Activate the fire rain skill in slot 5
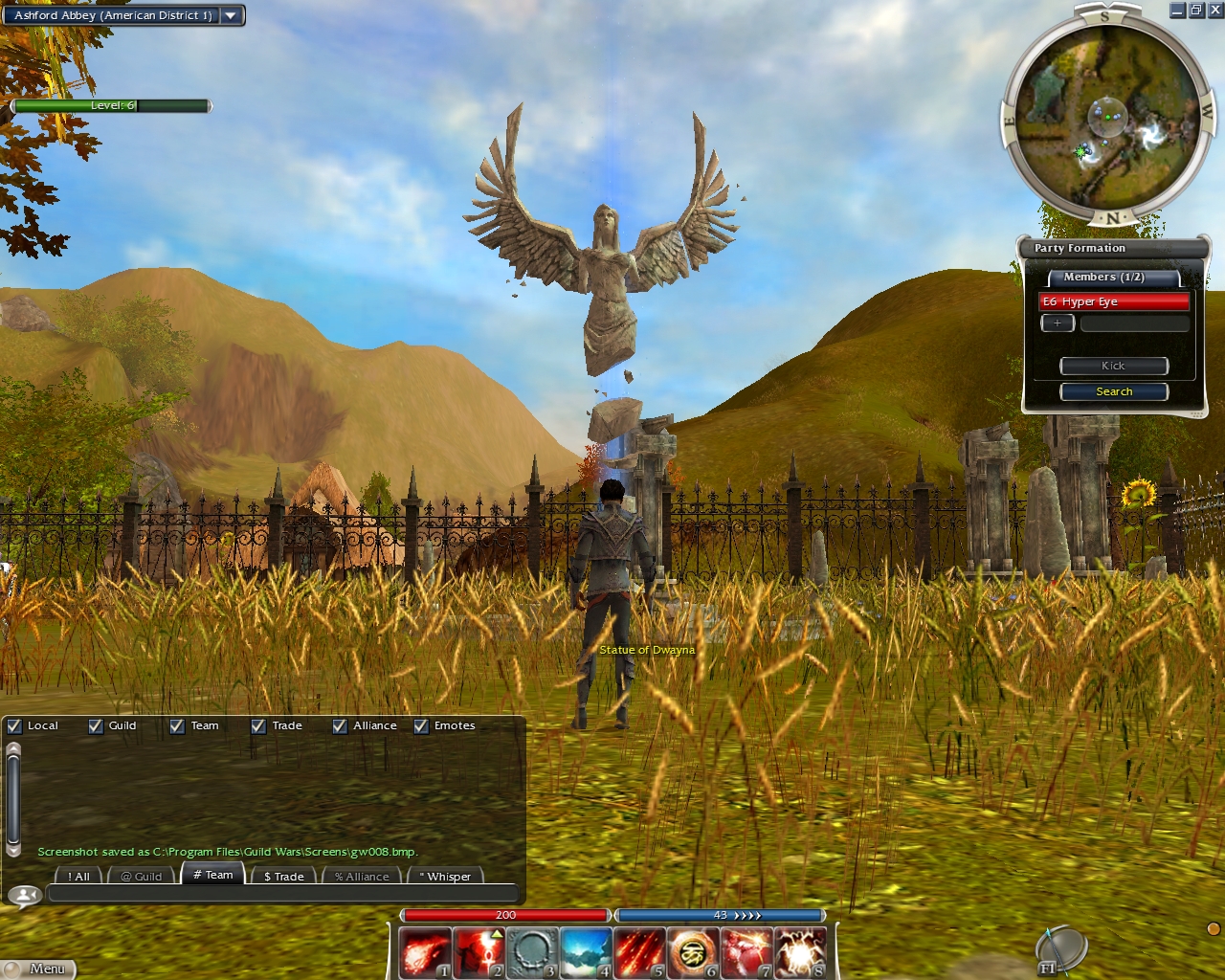Viewport: 1225px width, 980px height. pos(638,953)
